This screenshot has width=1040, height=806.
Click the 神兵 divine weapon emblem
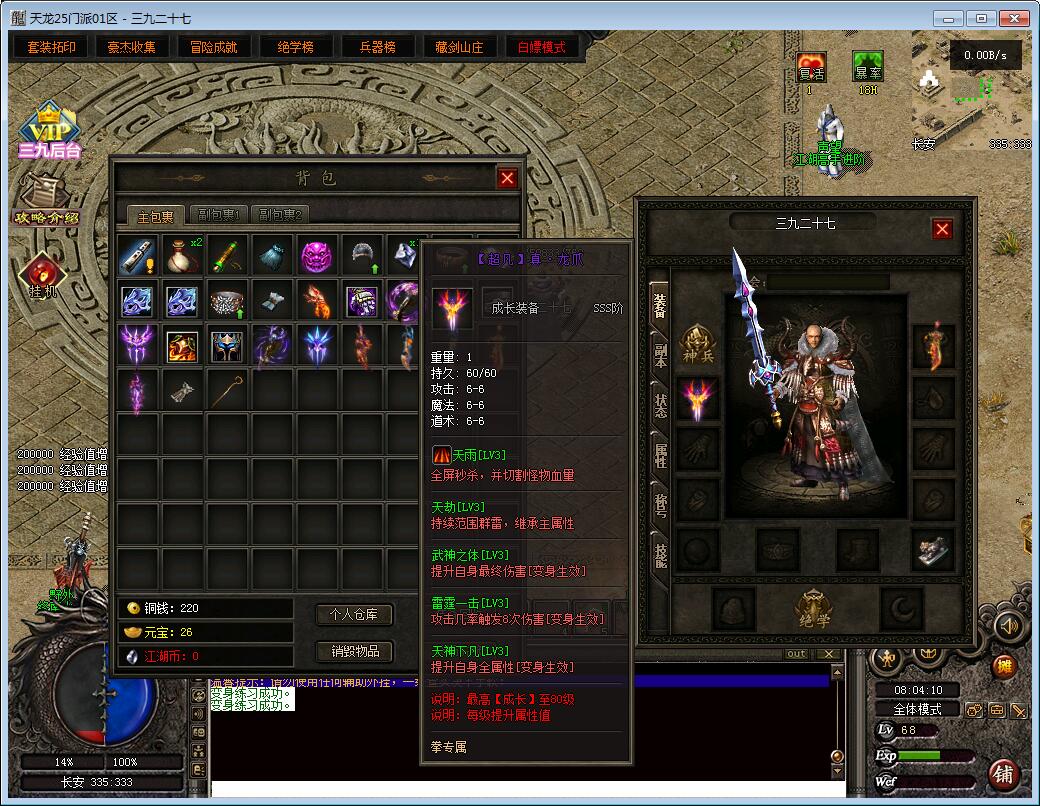(x=698, y=343)
